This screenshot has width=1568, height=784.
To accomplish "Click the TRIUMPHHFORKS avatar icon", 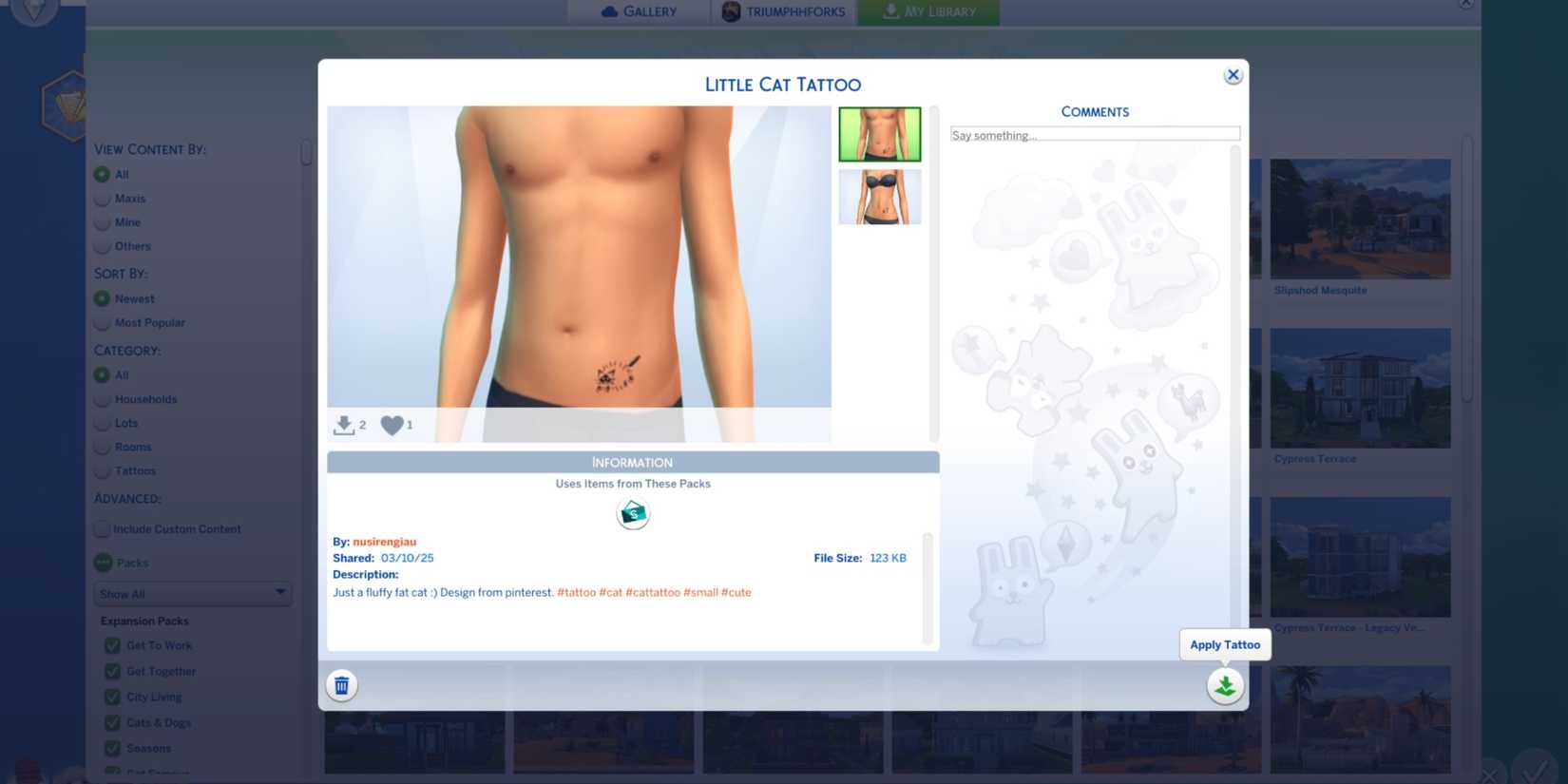I will [730, 10].
